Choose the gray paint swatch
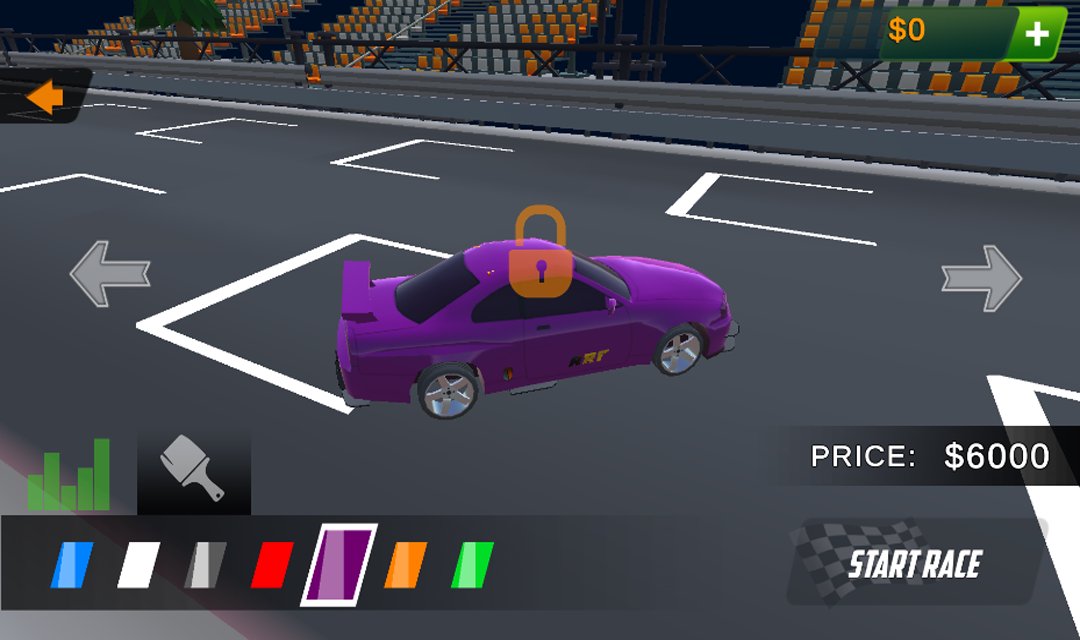The width and height of the screenshot is (1080, 640). point(205,565)
